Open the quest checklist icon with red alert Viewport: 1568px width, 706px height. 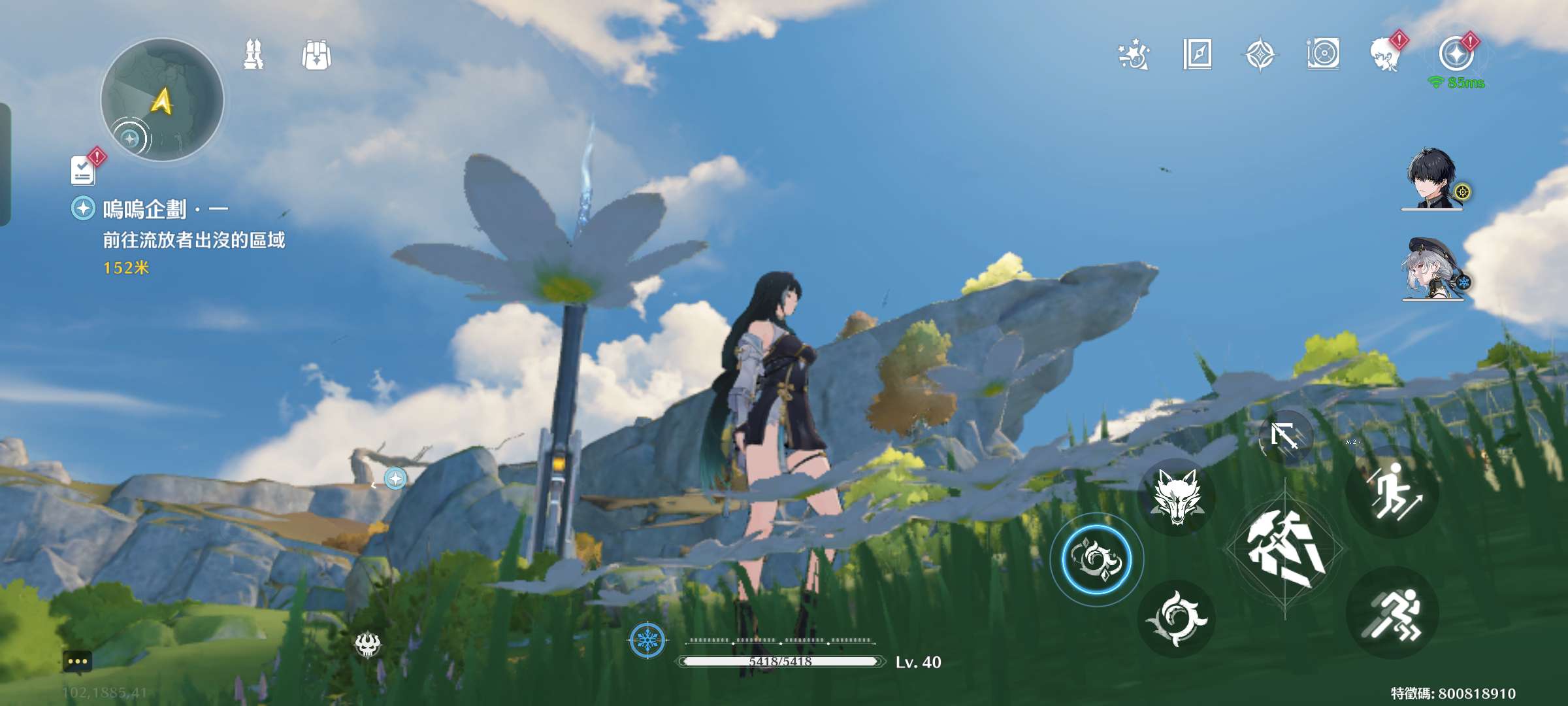coord(84,170)
